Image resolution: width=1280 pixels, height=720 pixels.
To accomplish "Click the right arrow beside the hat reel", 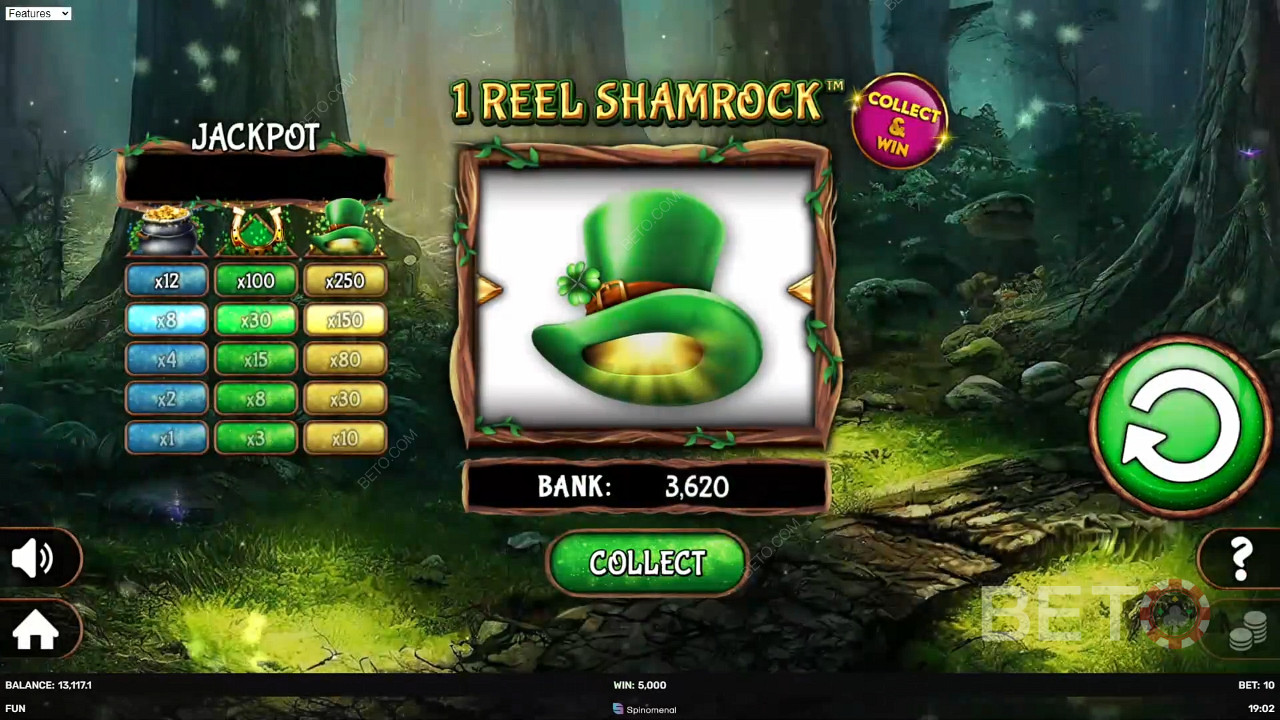I will [x=800, y=291].
